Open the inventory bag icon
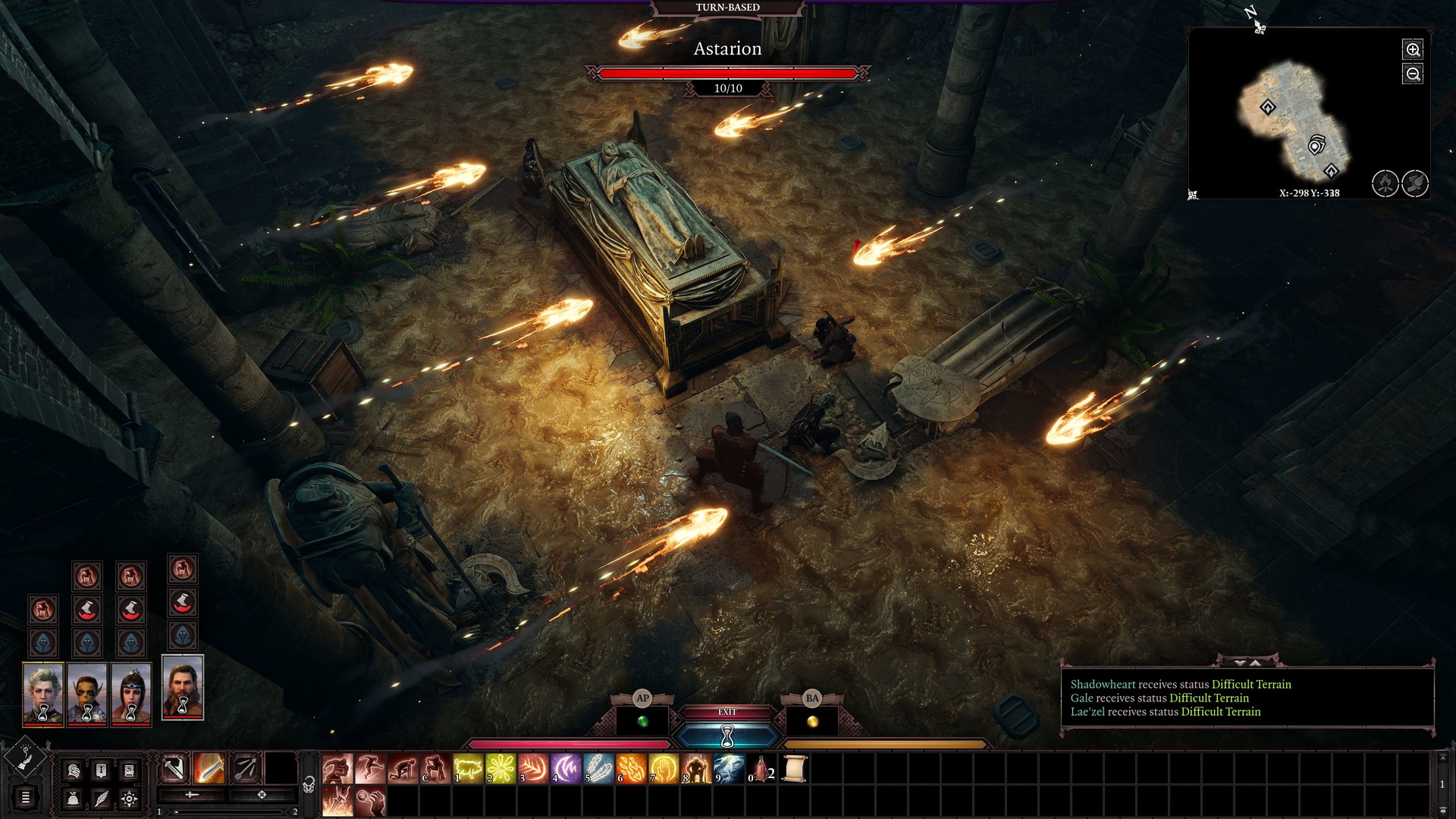Viewport: 1456px width, 819px height. (x=72, y=798)
